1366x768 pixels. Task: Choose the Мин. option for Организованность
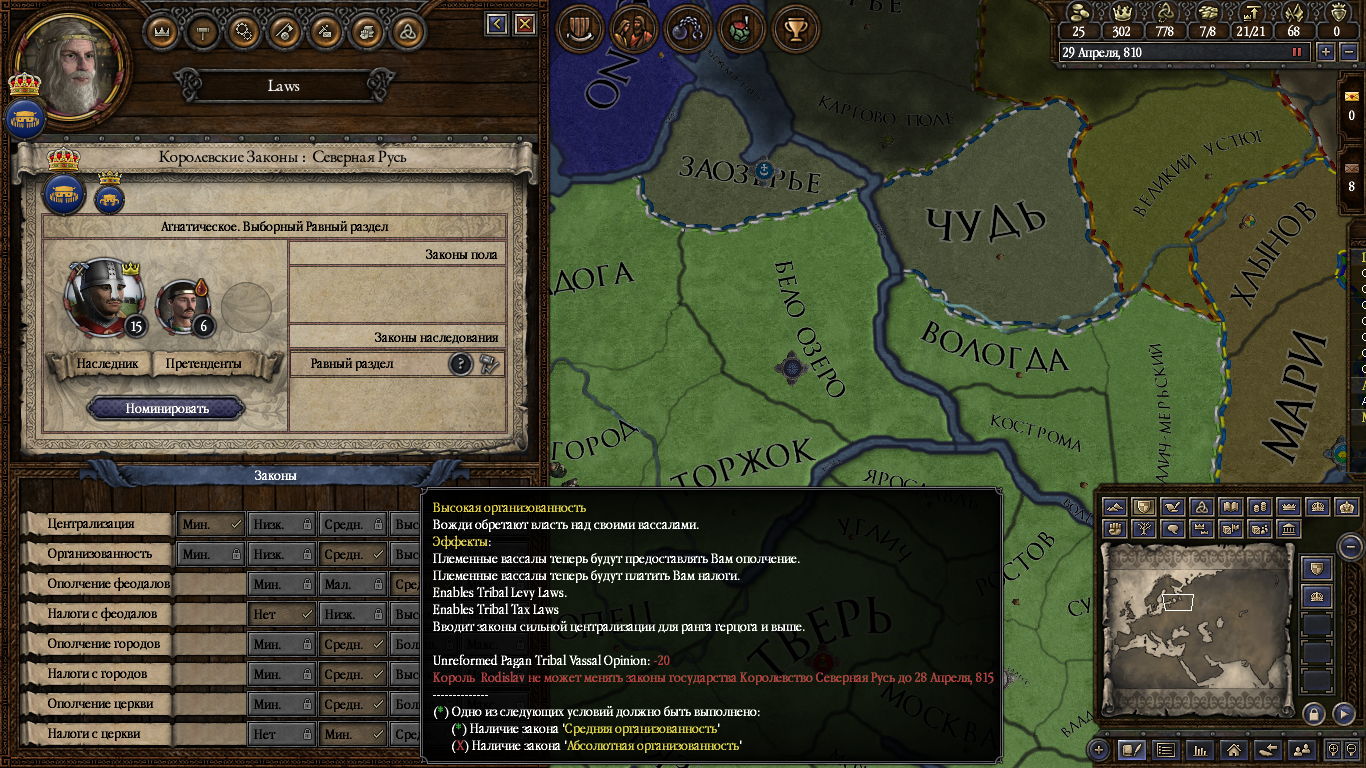coord(210,553)
